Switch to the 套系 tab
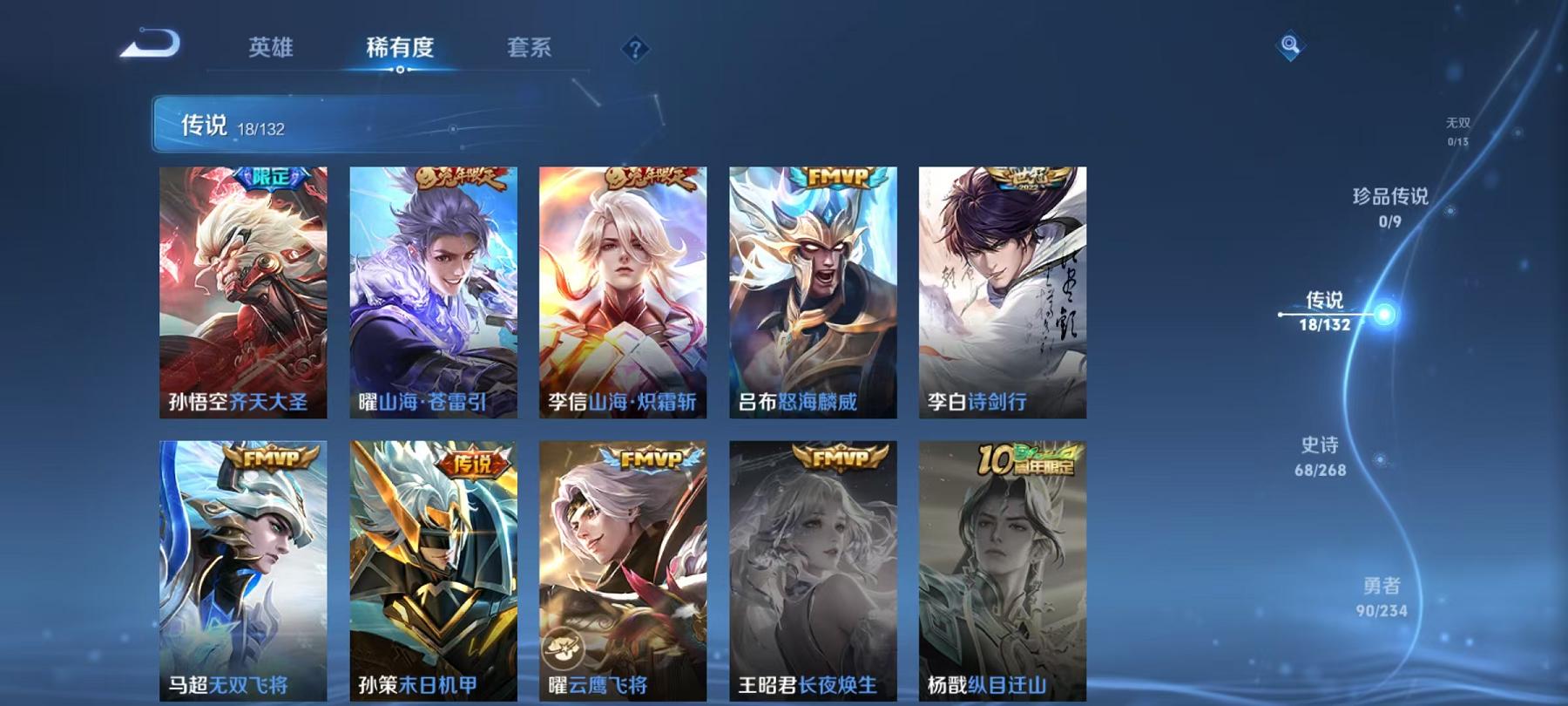 (x=531, y=50)
